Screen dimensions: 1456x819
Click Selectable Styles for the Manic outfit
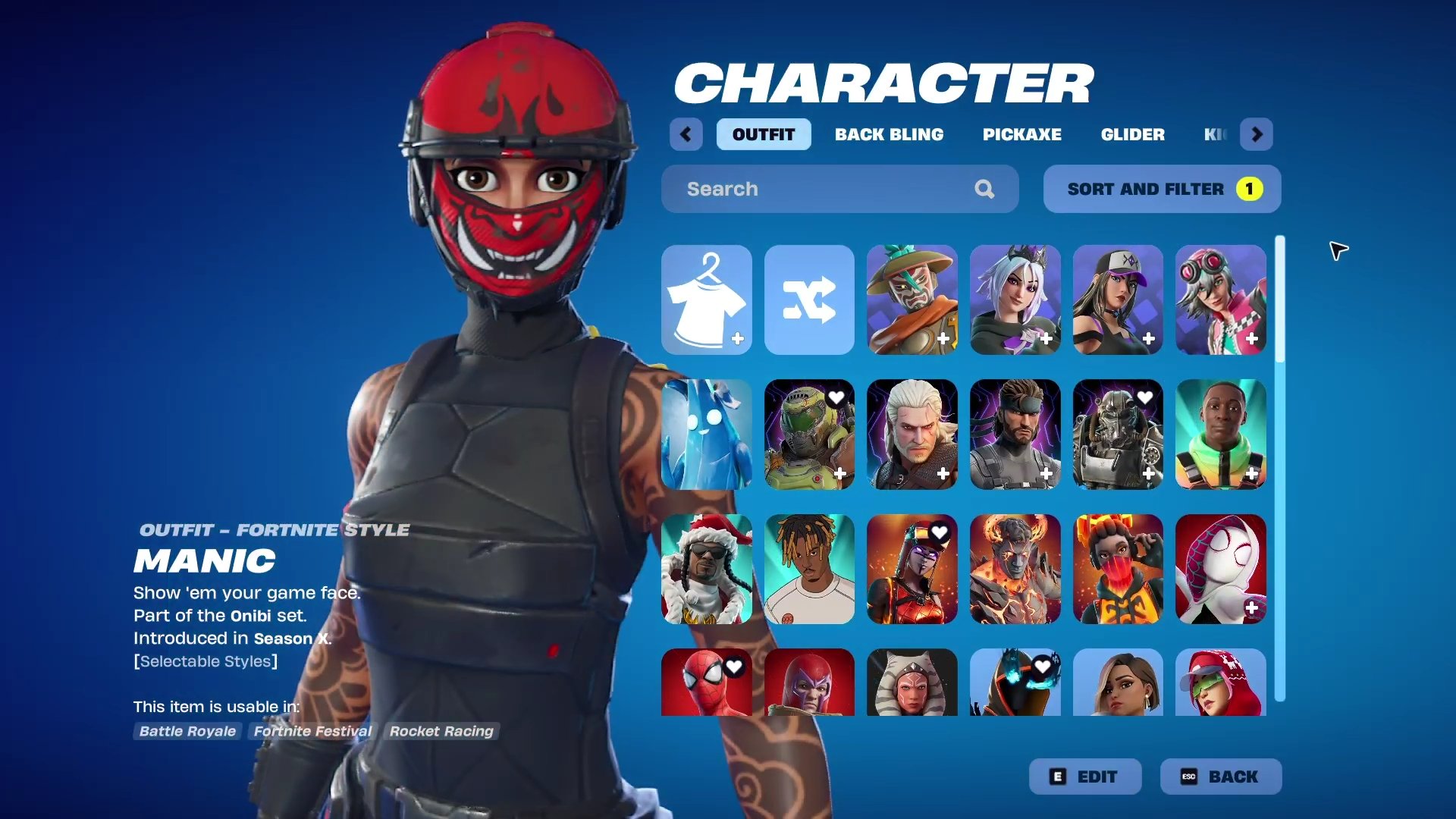coord(206,661)
